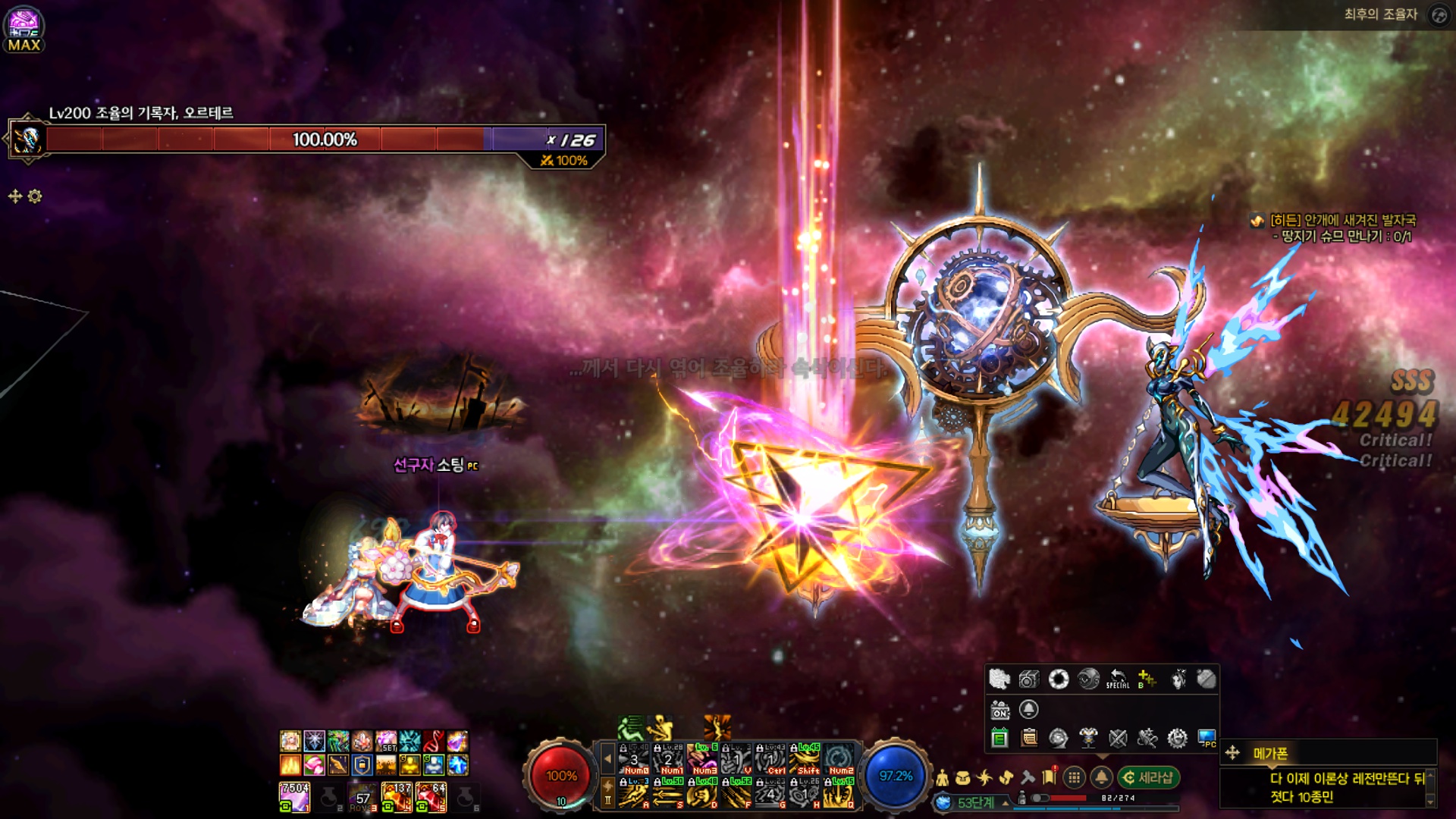This screenshot has width=1456, height=819.
Task: Open the 세라샵 cash shop button
Action: 1148,777
